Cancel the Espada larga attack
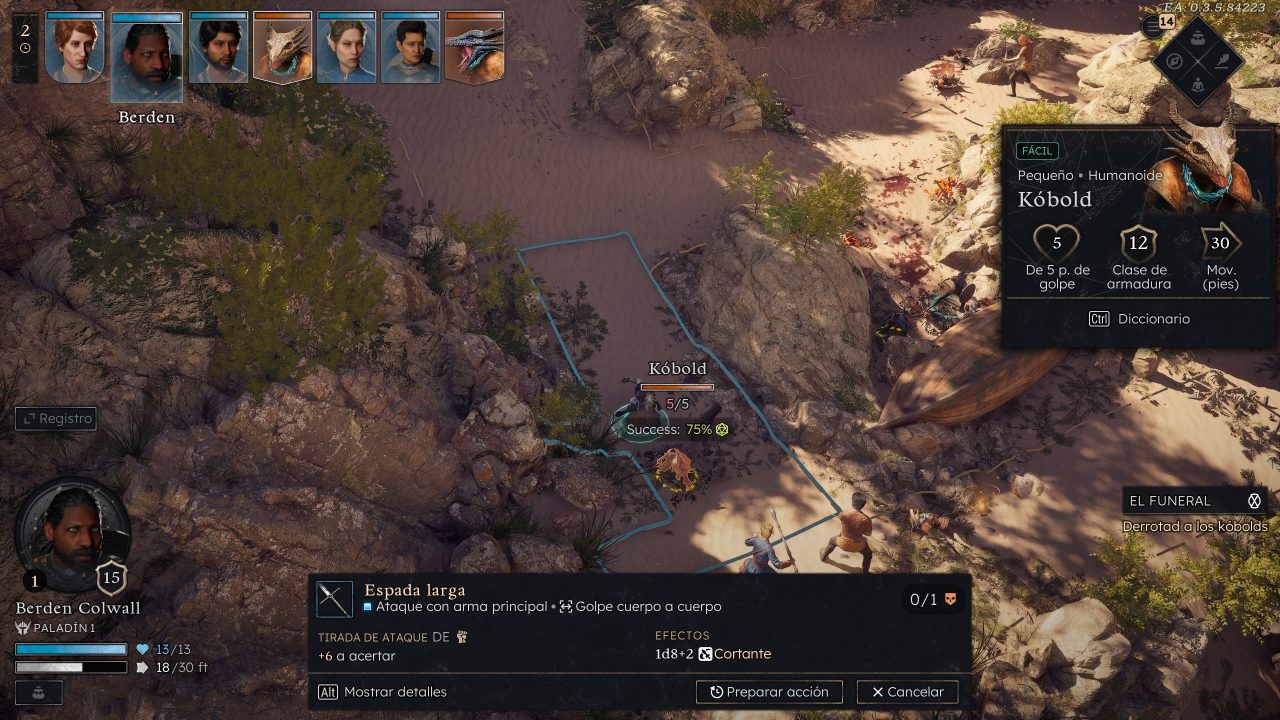 907,692
